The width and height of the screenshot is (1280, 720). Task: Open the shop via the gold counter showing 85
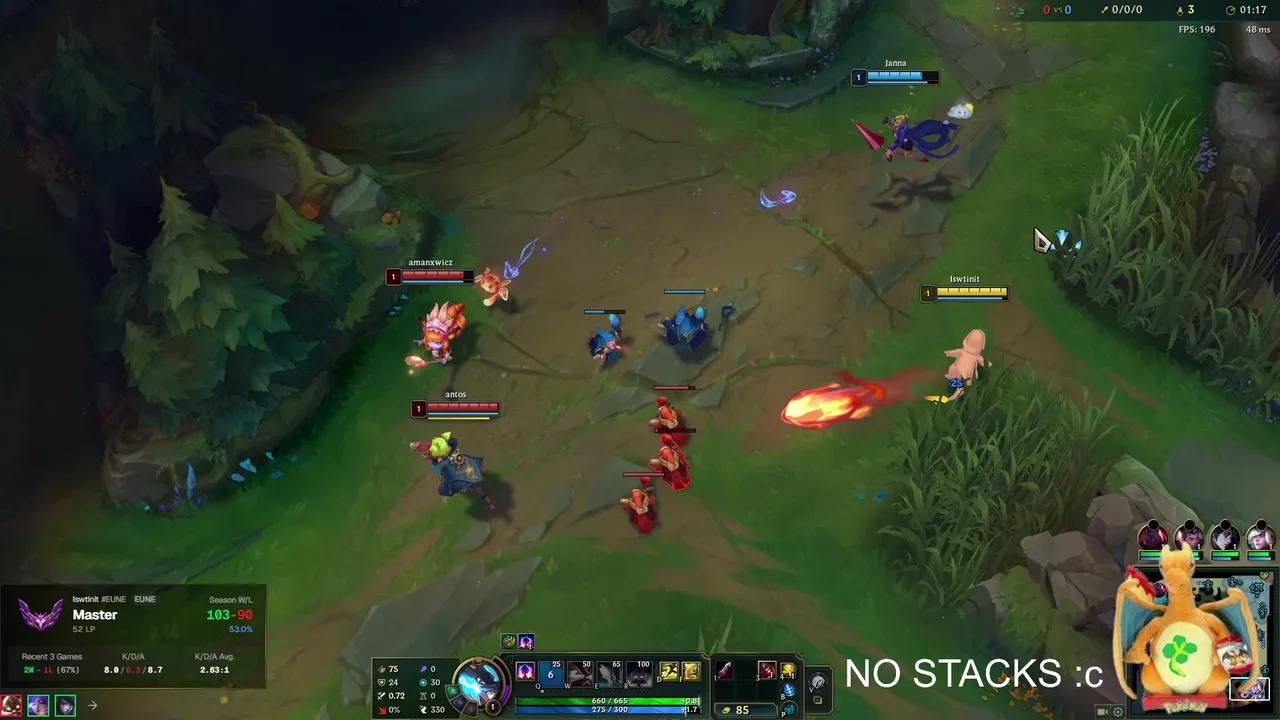coord(740,710)
